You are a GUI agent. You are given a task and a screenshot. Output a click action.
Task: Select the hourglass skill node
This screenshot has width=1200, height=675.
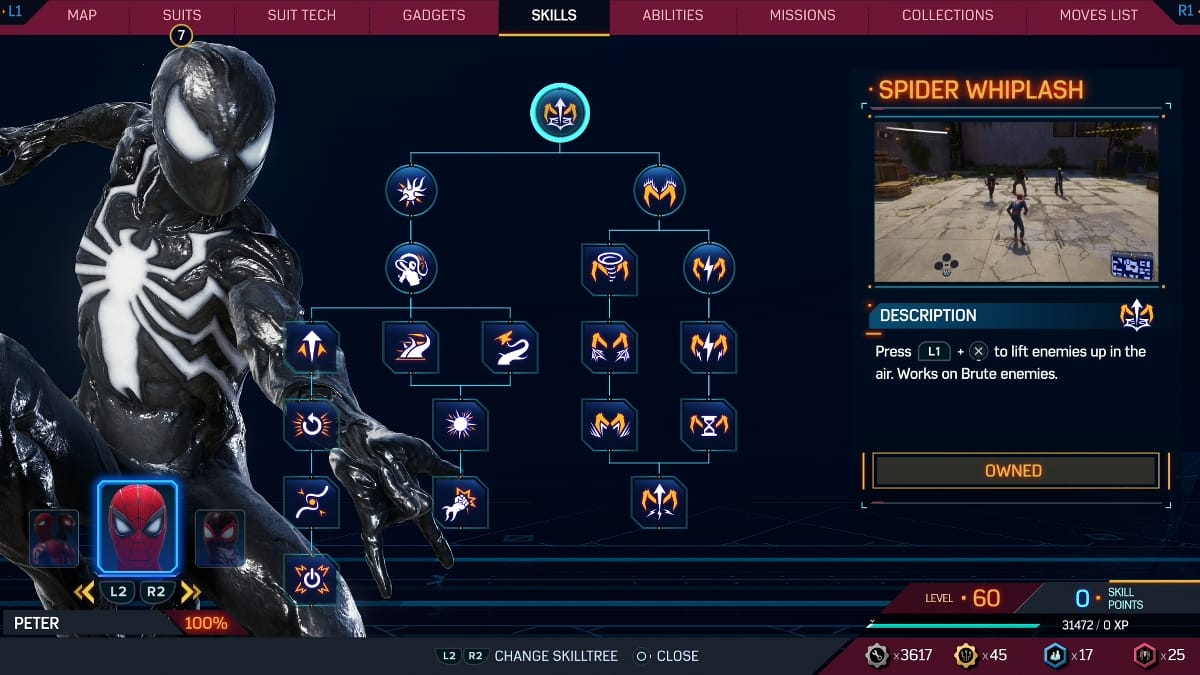click(710, 424)
